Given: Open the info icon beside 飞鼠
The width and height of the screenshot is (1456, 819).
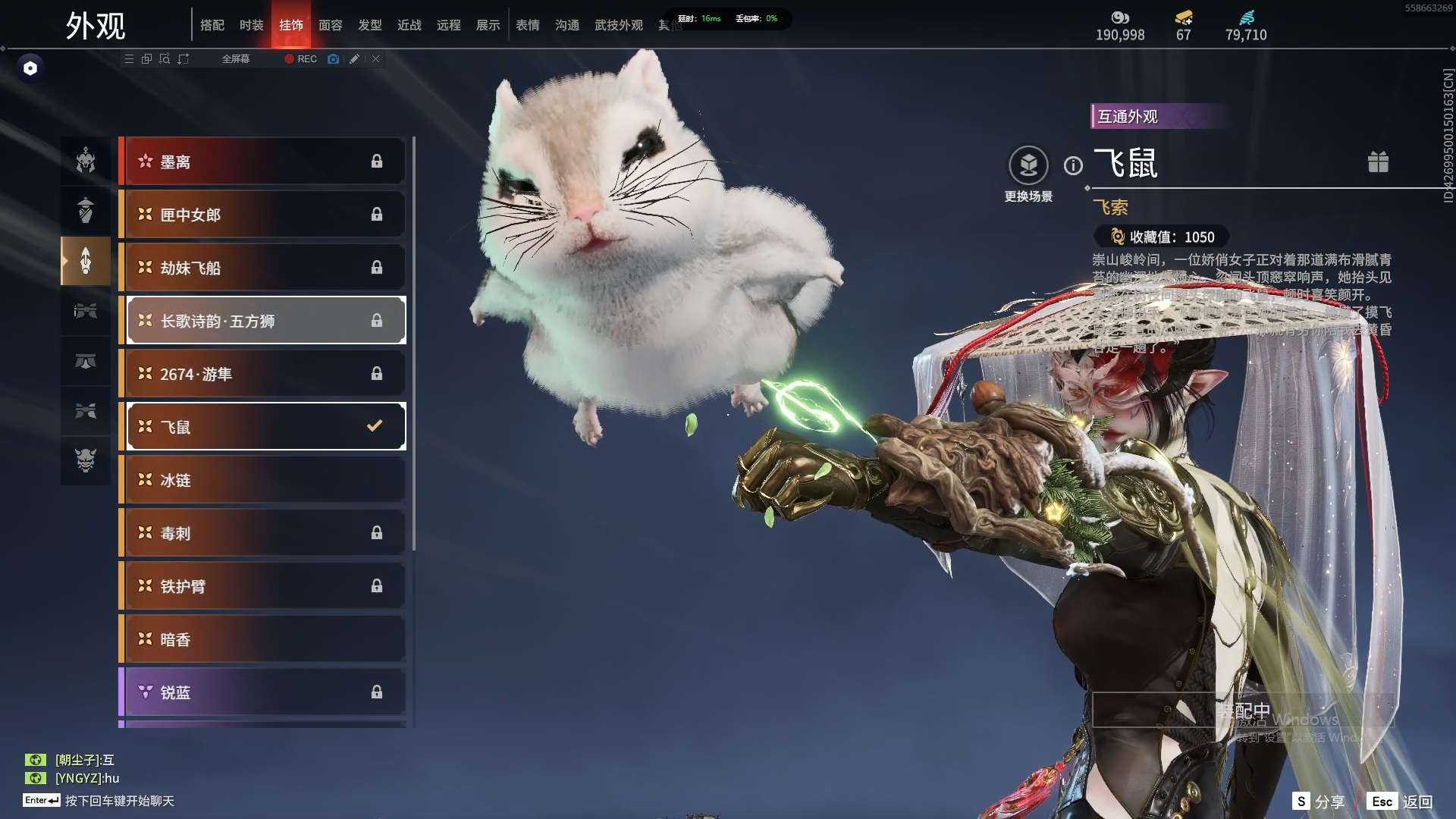Looking at the screenshot, I should pyautogui.click(x=1073, y=165).
